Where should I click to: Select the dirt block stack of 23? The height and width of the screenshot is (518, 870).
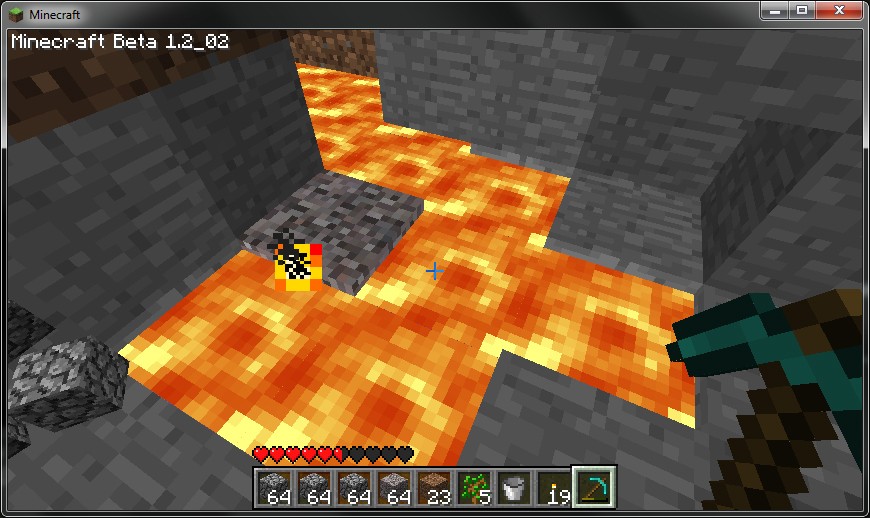point(433,487)
